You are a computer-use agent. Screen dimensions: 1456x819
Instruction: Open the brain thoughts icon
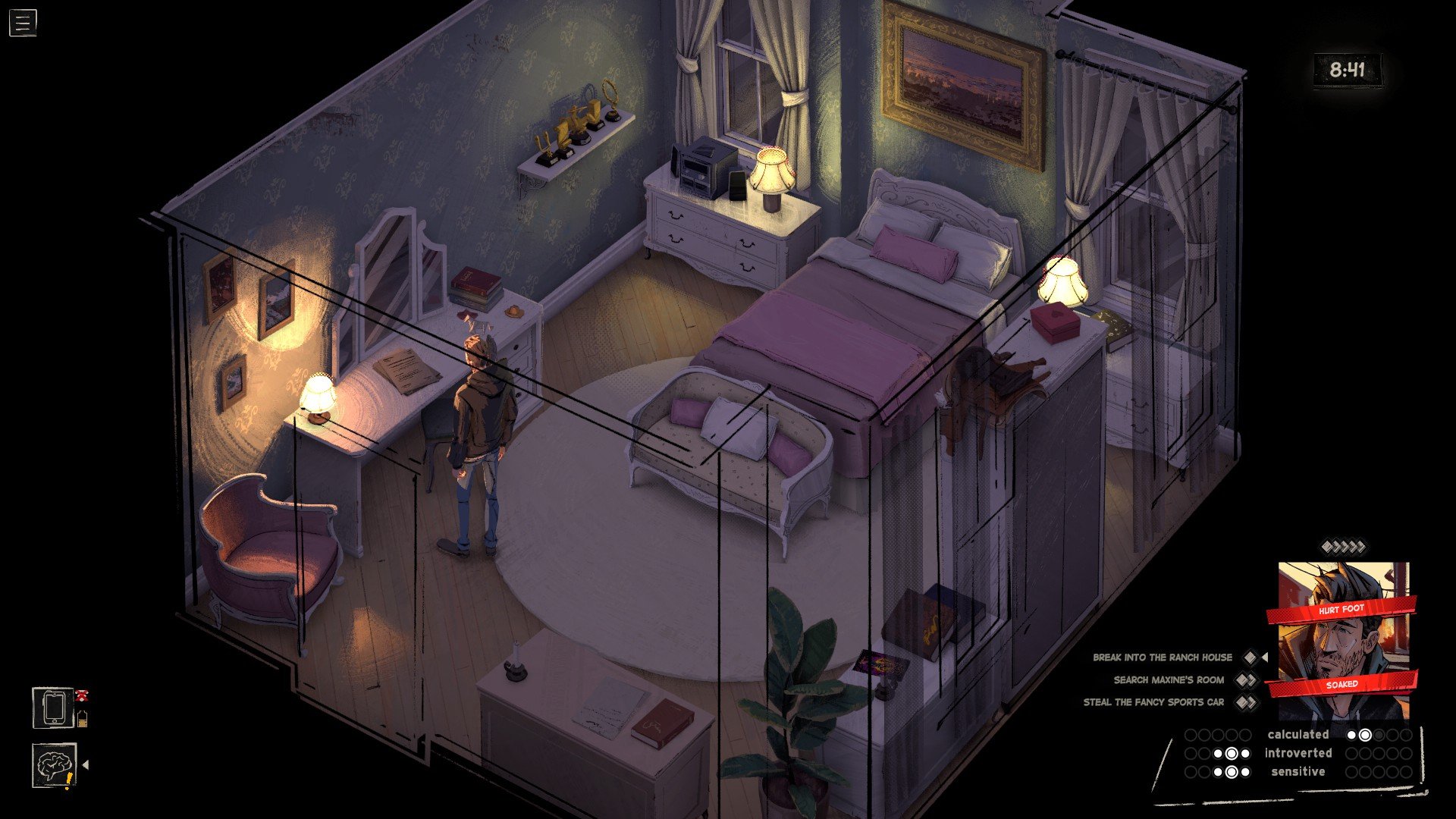tap(54, 764)
